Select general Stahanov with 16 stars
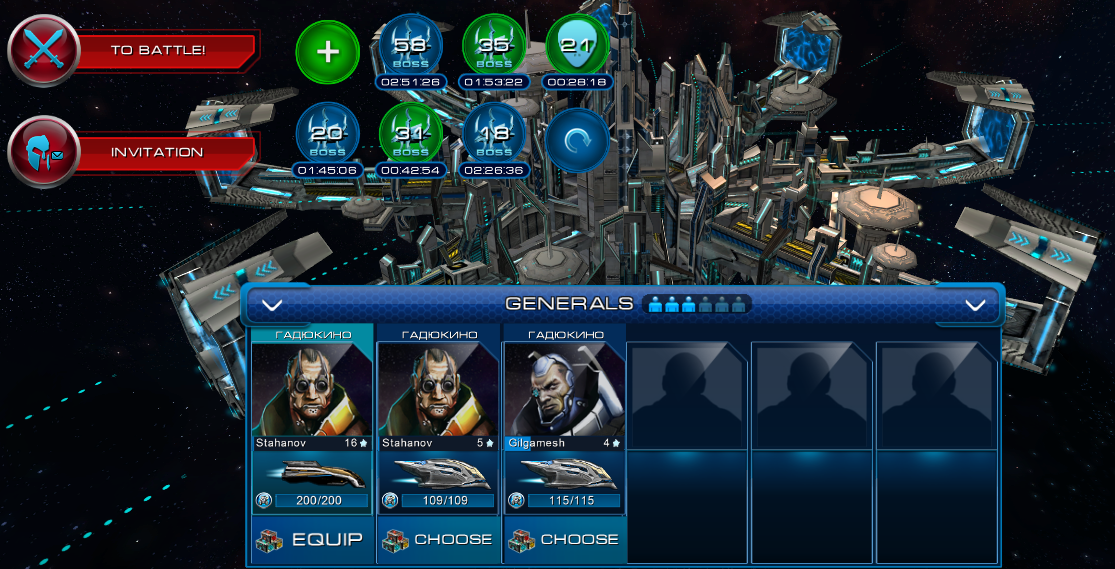This screenshot has height=569, width=1115. click(310, 390)
